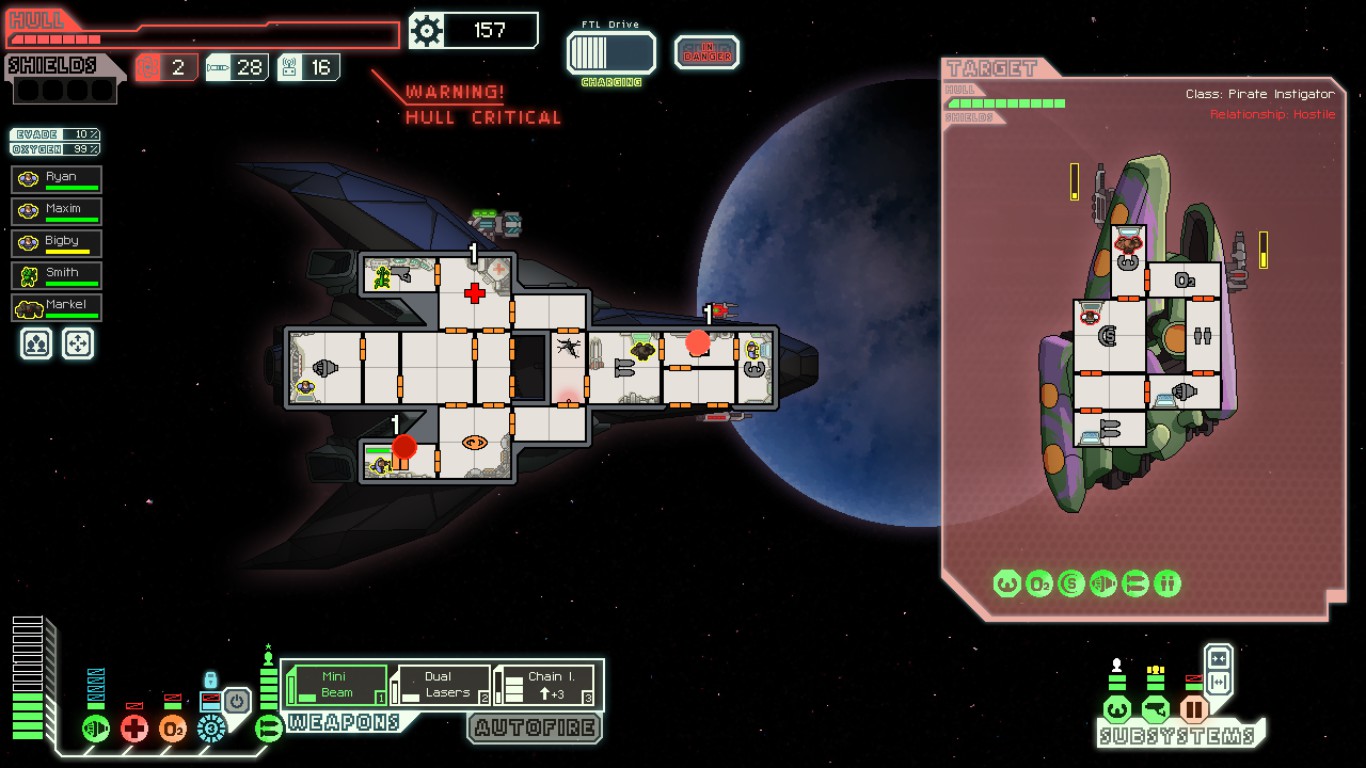Select the Mini Beam weapon slot
1366x768 pixels.
337,685
